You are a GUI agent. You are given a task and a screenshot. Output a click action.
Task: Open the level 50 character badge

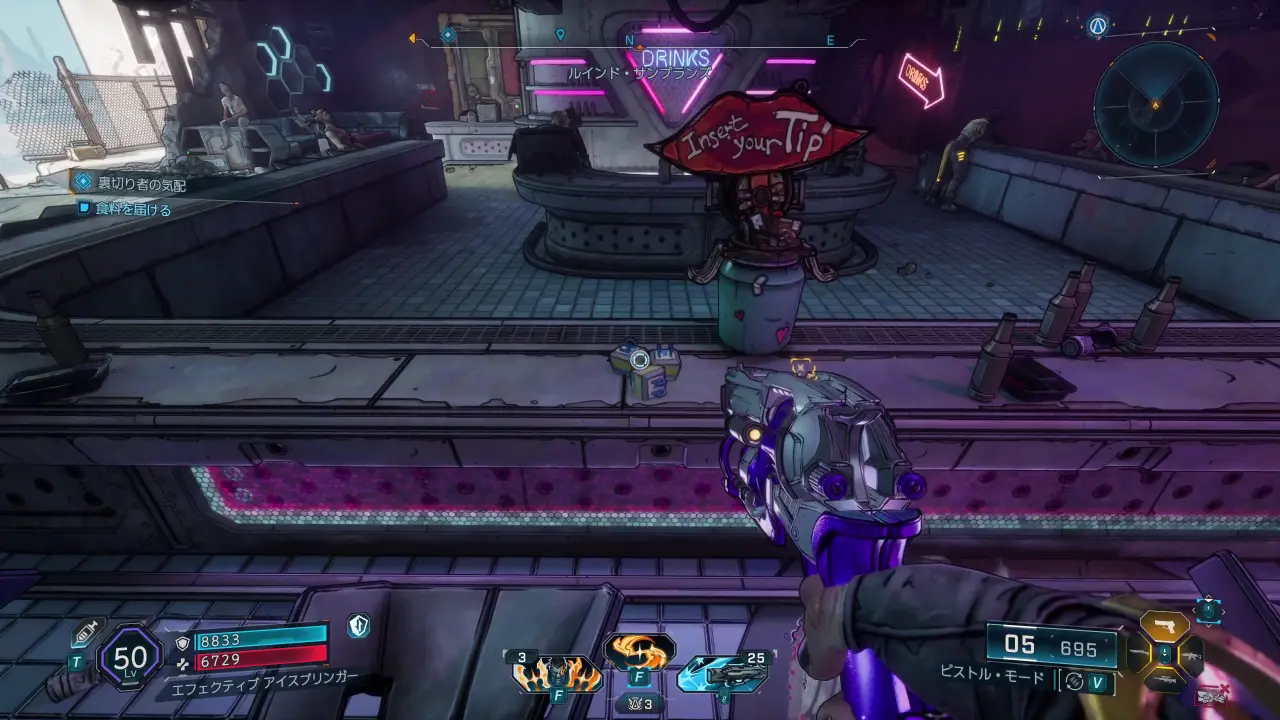click(x=131, y=658)
